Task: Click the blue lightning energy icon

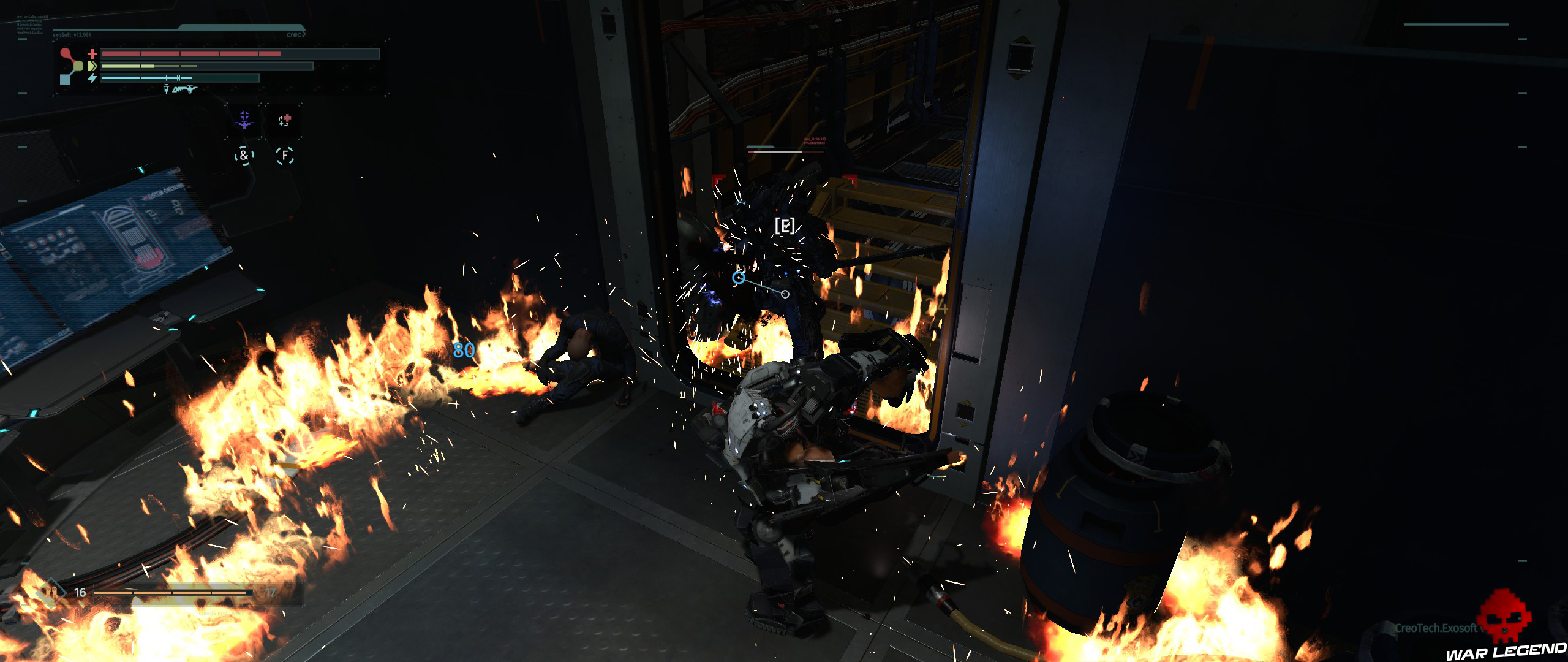Action: pyautogui.click(x=92, y=78)
